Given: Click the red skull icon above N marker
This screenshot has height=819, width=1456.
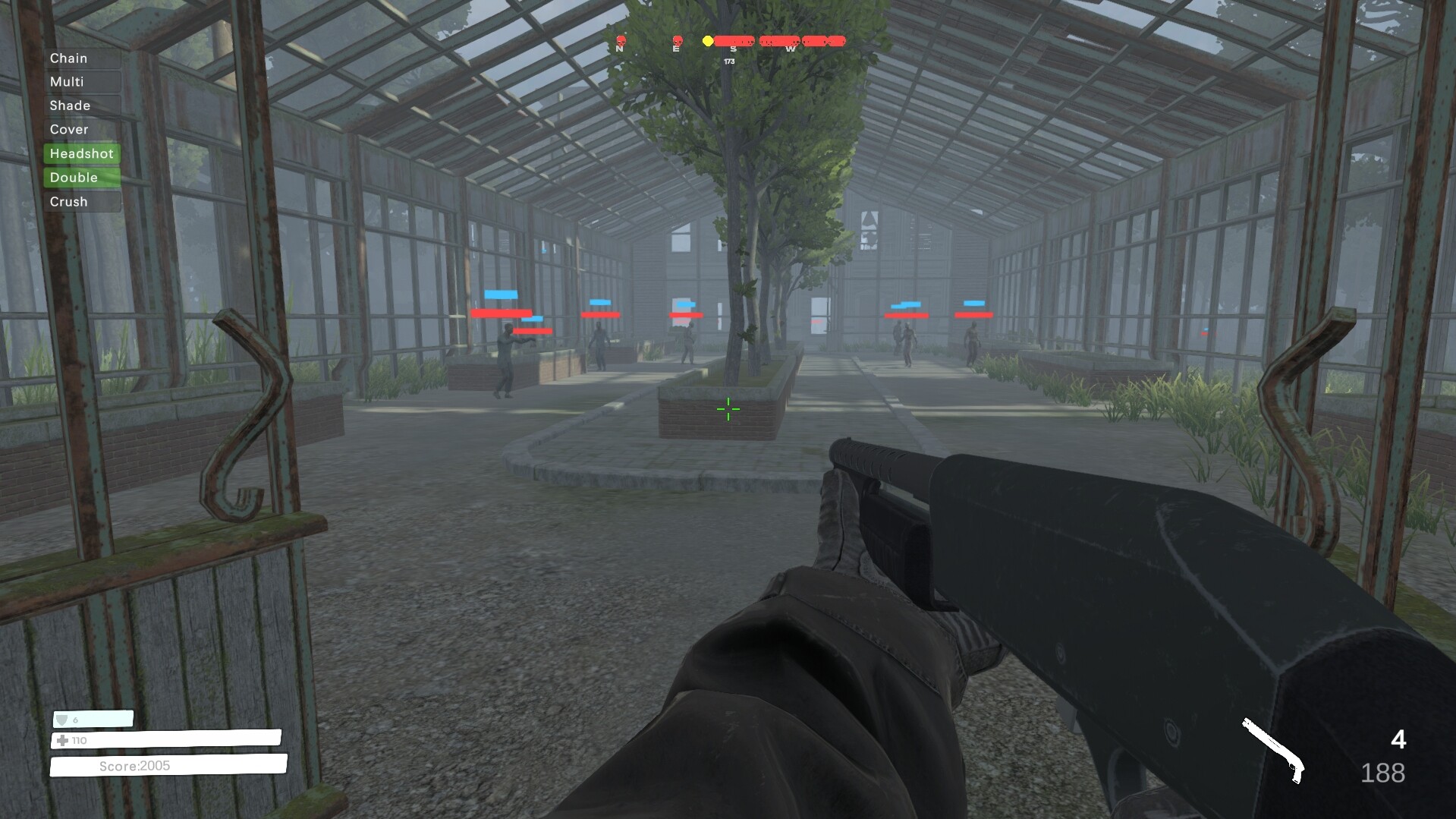Looking at the screenshot, I should coord(621,41).
